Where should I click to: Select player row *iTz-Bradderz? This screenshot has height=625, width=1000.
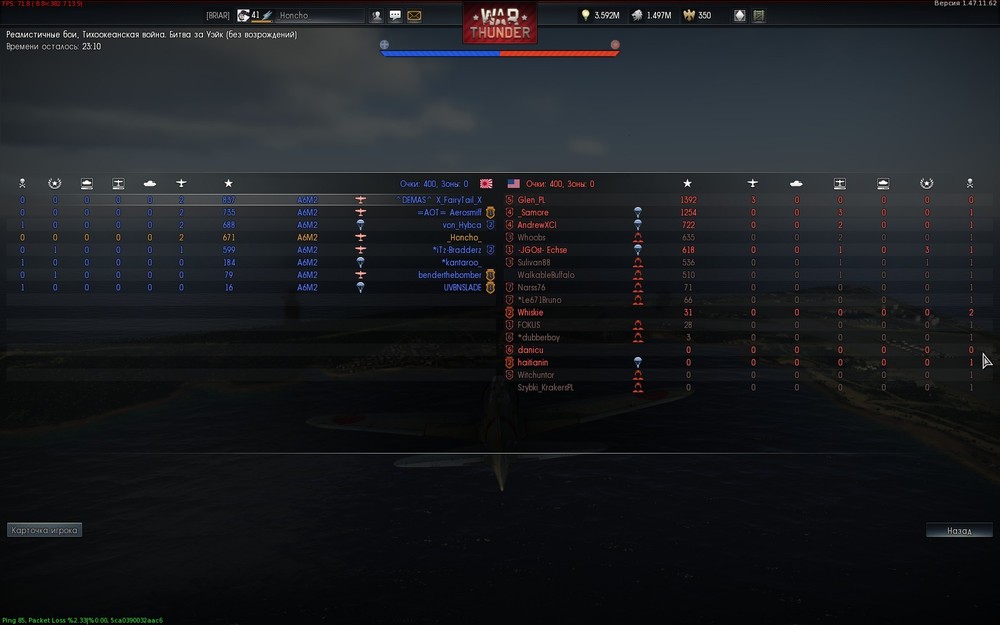click(x=456, y=250)
